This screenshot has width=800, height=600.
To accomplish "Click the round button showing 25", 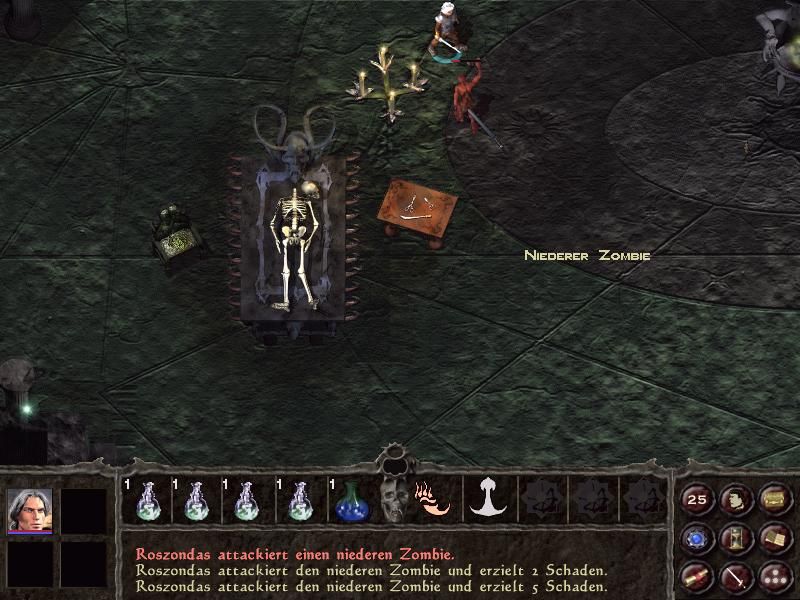I will pos(697,499).
